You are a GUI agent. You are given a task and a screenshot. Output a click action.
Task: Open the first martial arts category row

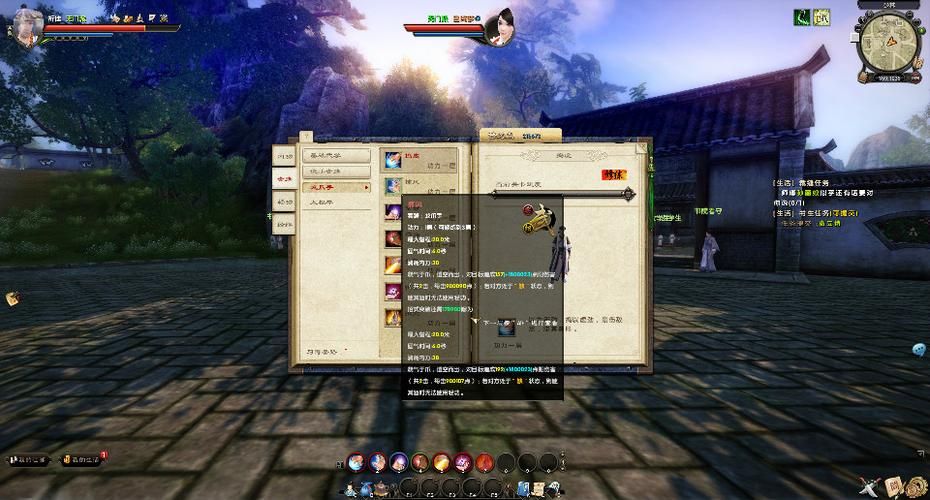point(337,155)
